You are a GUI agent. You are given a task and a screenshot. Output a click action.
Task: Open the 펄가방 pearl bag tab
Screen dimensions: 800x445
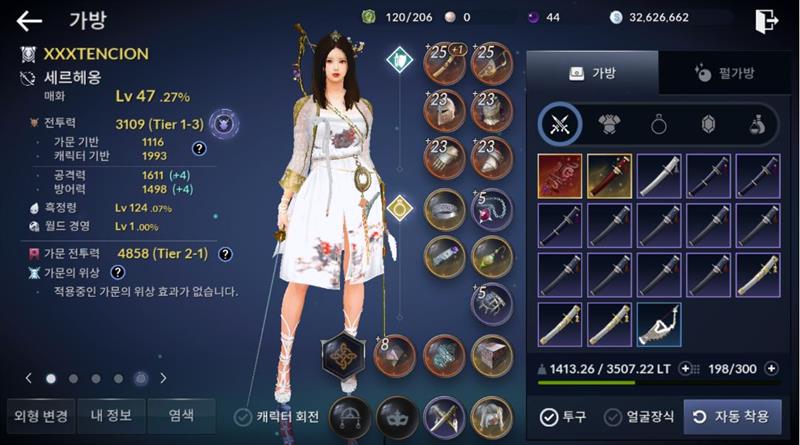tap(725, 73)
